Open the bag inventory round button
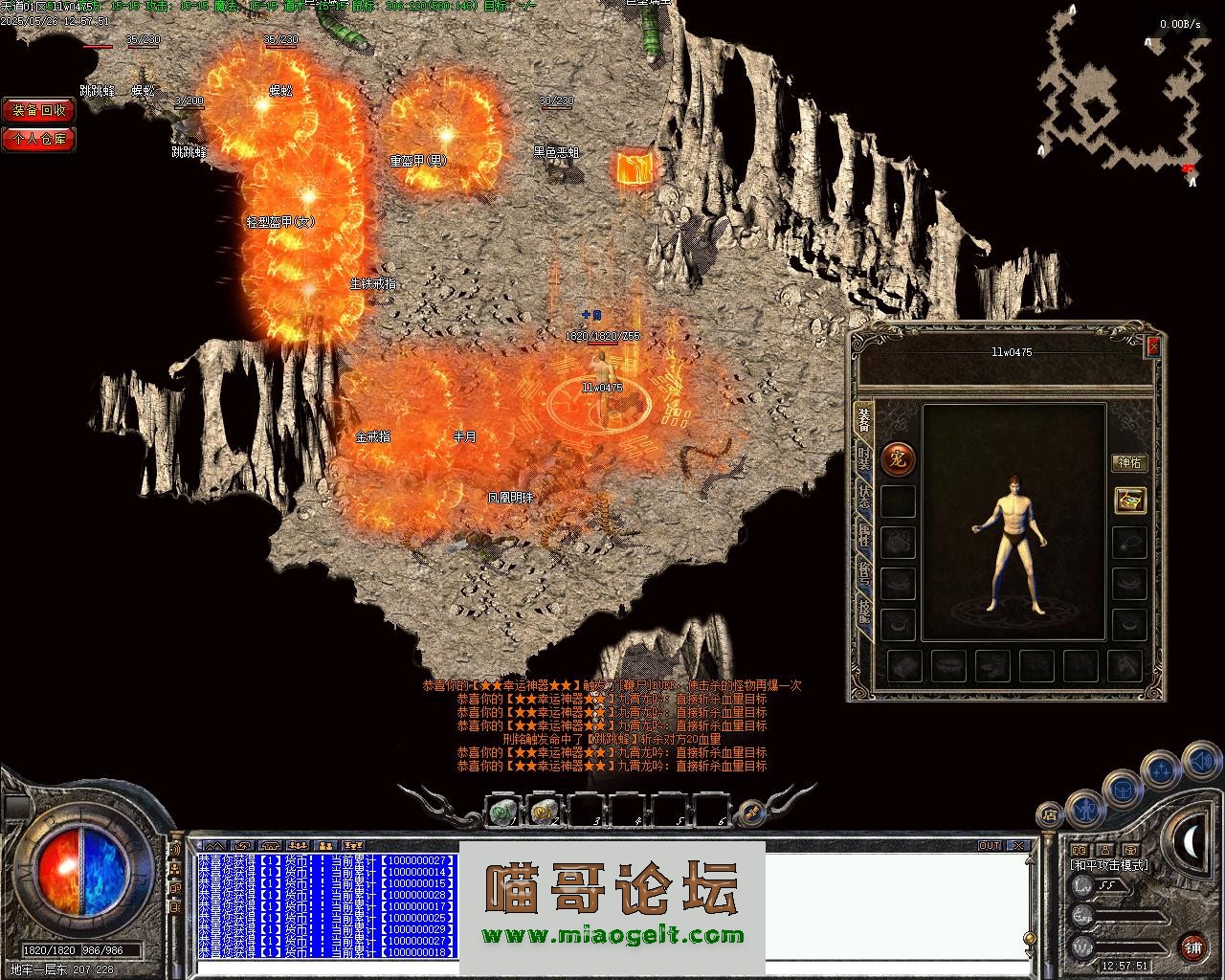The width and height of the screenshot is (1225, 980). [x=1122, y=791]
